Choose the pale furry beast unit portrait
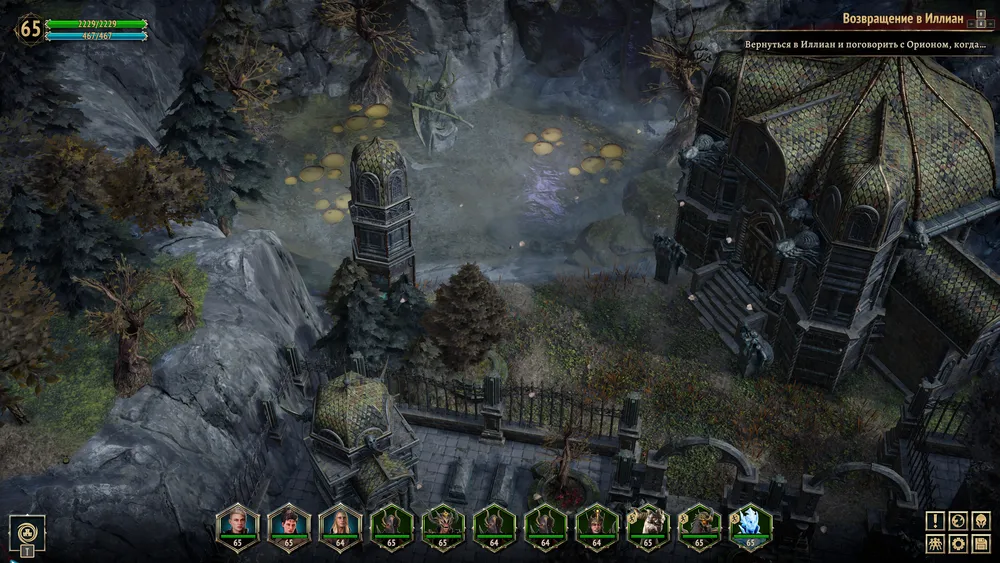The height and width of the screenshot is (563, 1000). tap(648, 524)
